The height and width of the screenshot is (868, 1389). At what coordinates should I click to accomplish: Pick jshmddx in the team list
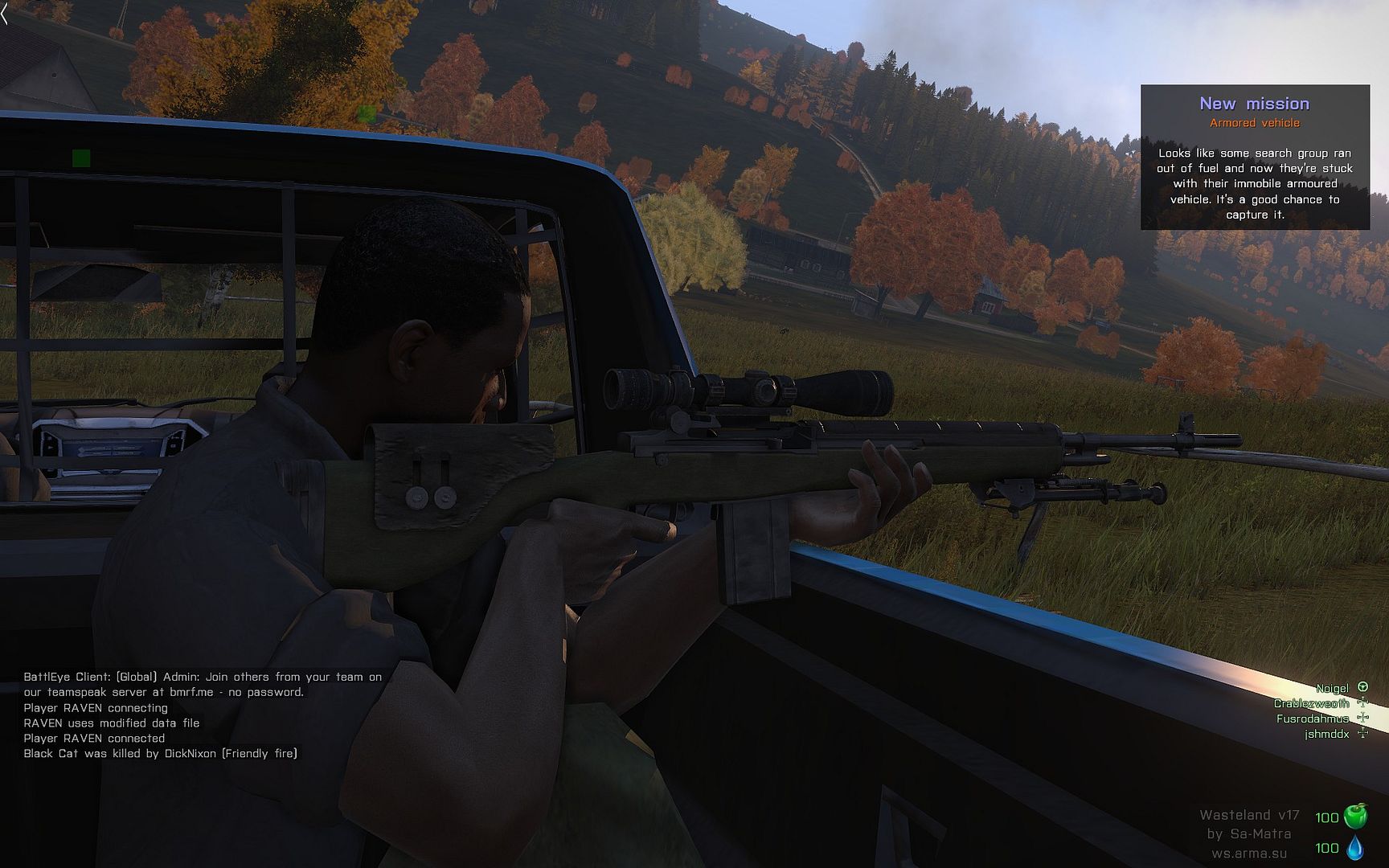(x=1326, y=734)
